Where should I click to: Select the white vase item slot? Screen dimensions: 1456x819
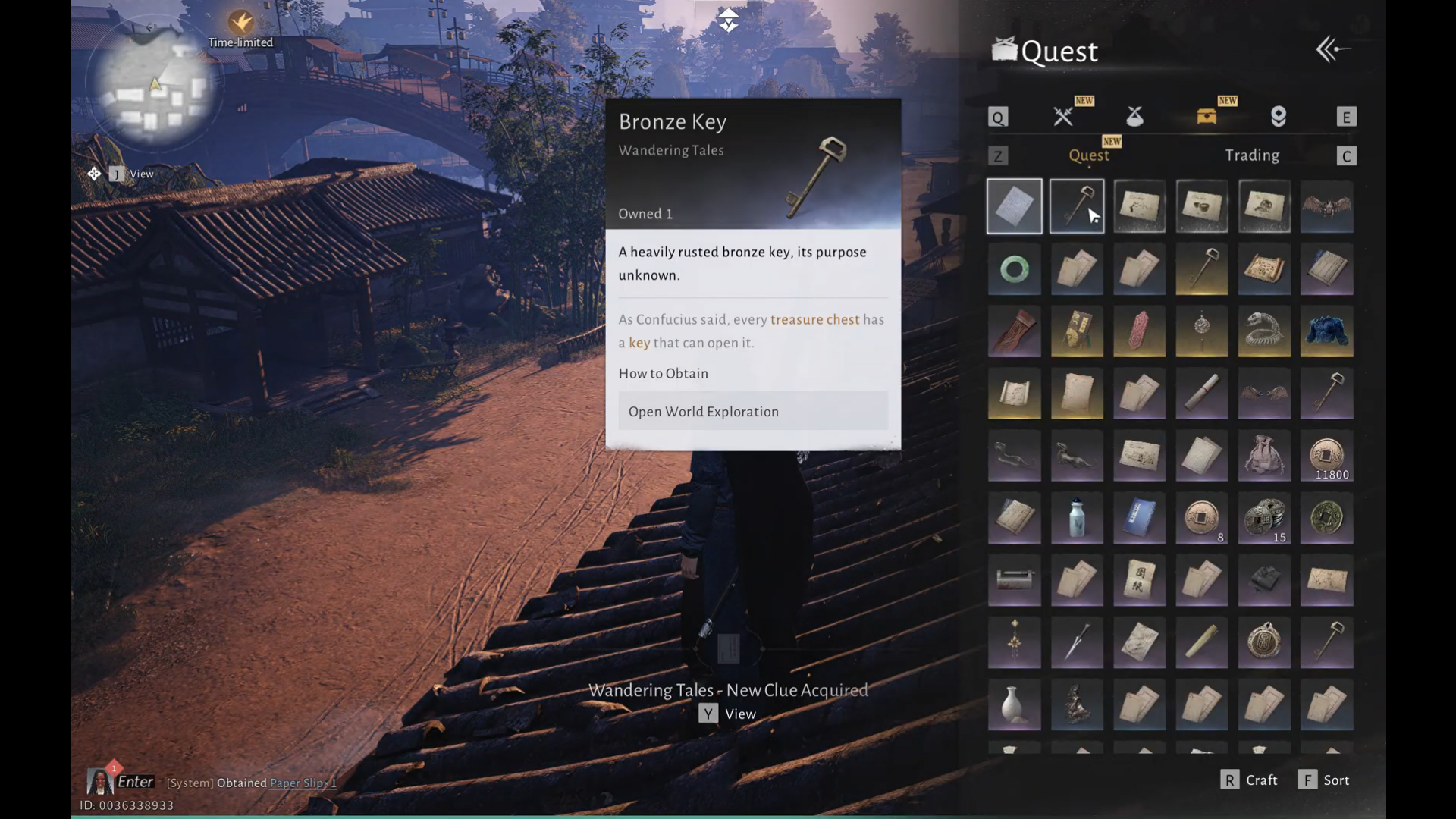click(1015, 705)
